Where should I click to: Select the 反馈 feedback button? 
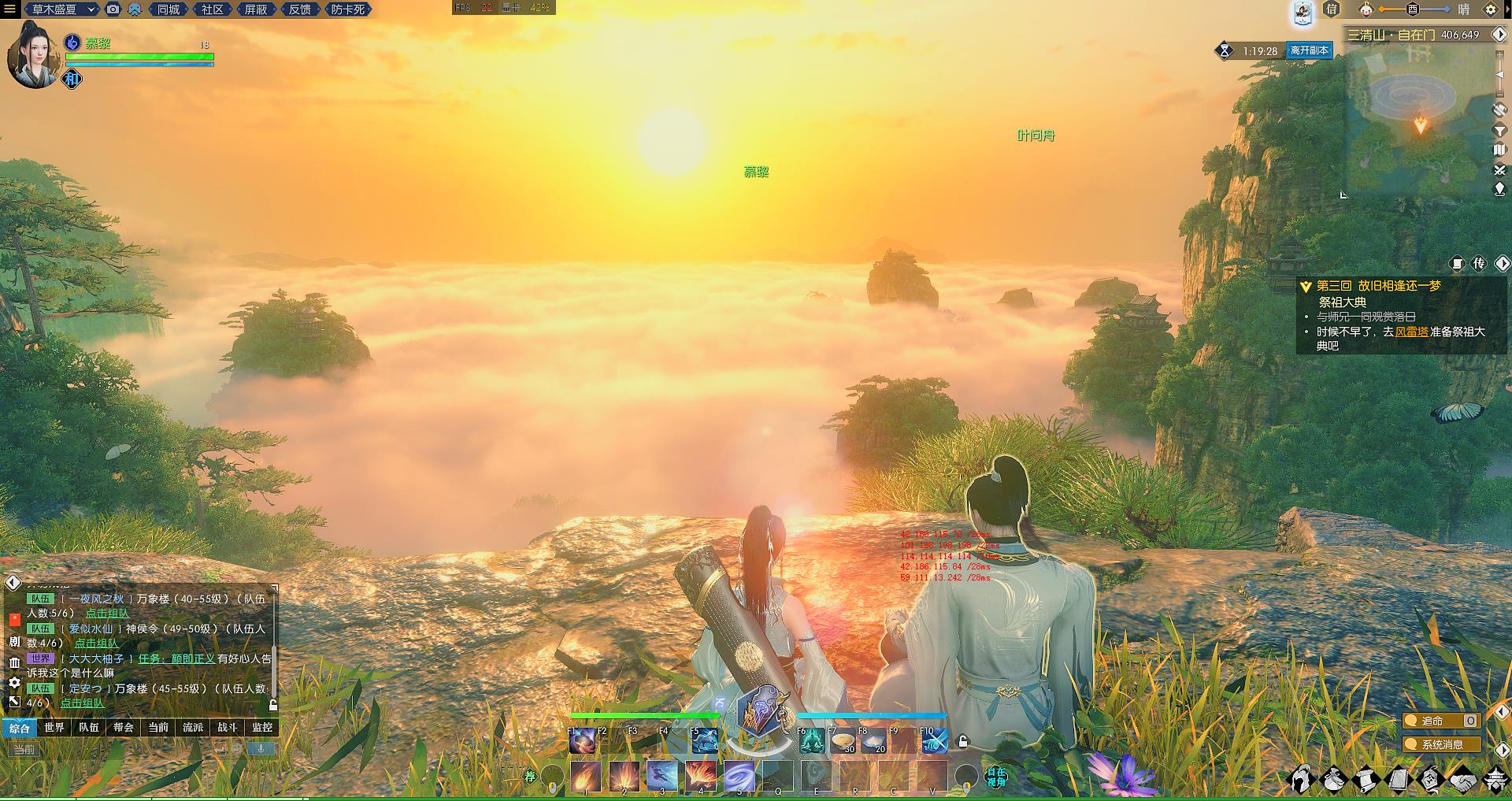pos(299,9)
